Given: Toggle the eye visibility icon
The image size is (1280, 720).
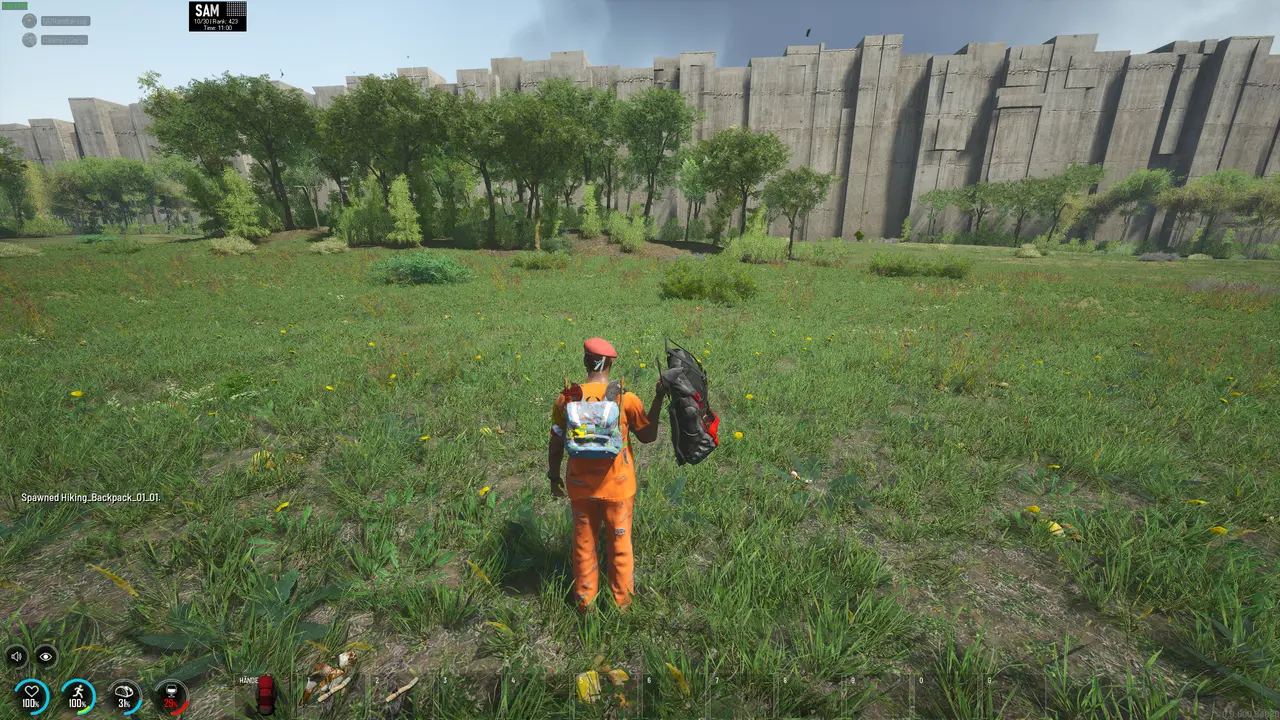Looking at the screenshot, I should pyautogui.click(x=46, y=656).
